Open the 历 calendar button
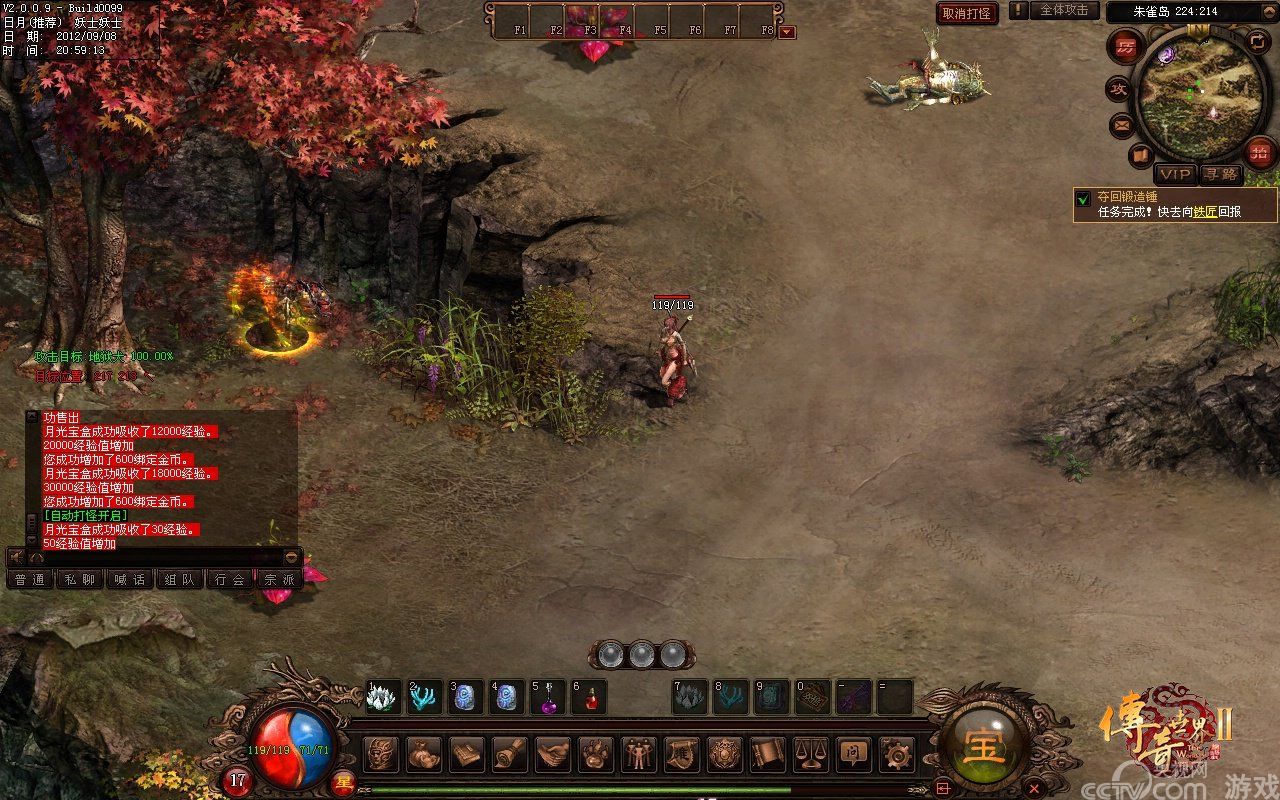The image size is (1280, 800). pyautogui.click(x=1127, y=47)
